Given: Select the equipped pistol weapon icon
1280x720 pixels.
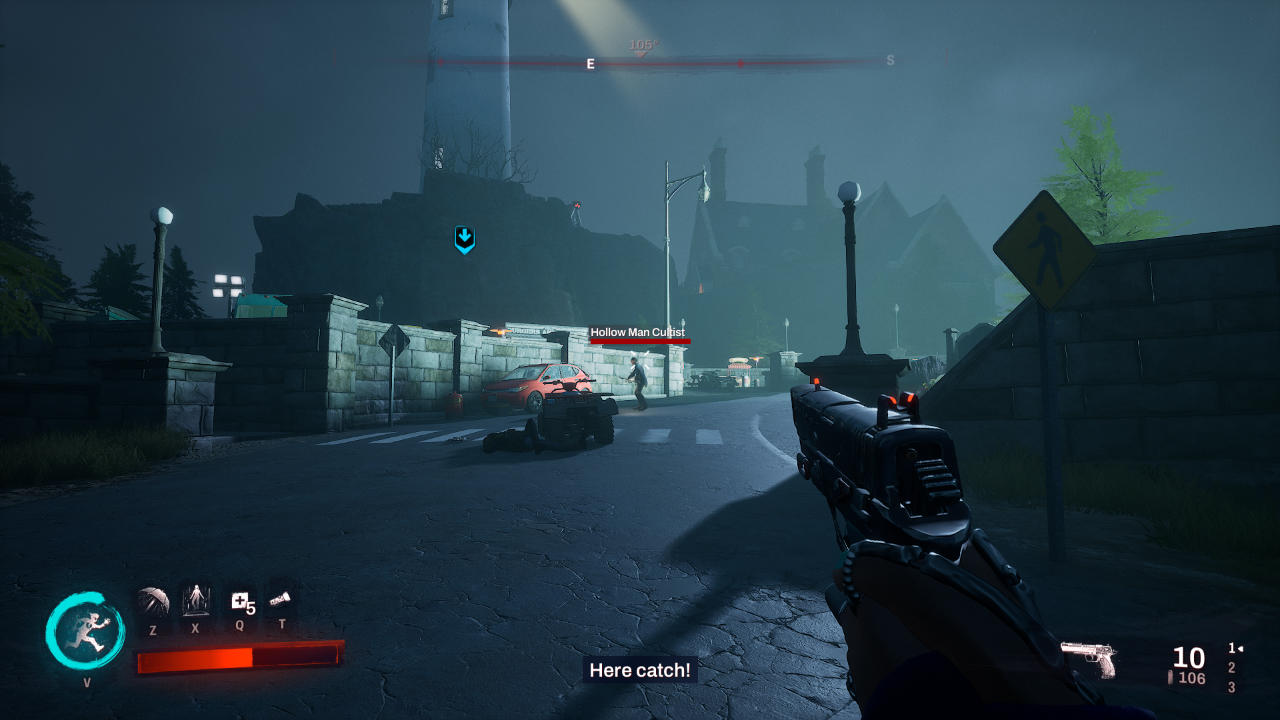Looking at the screenshot, I should (1088, 658).
